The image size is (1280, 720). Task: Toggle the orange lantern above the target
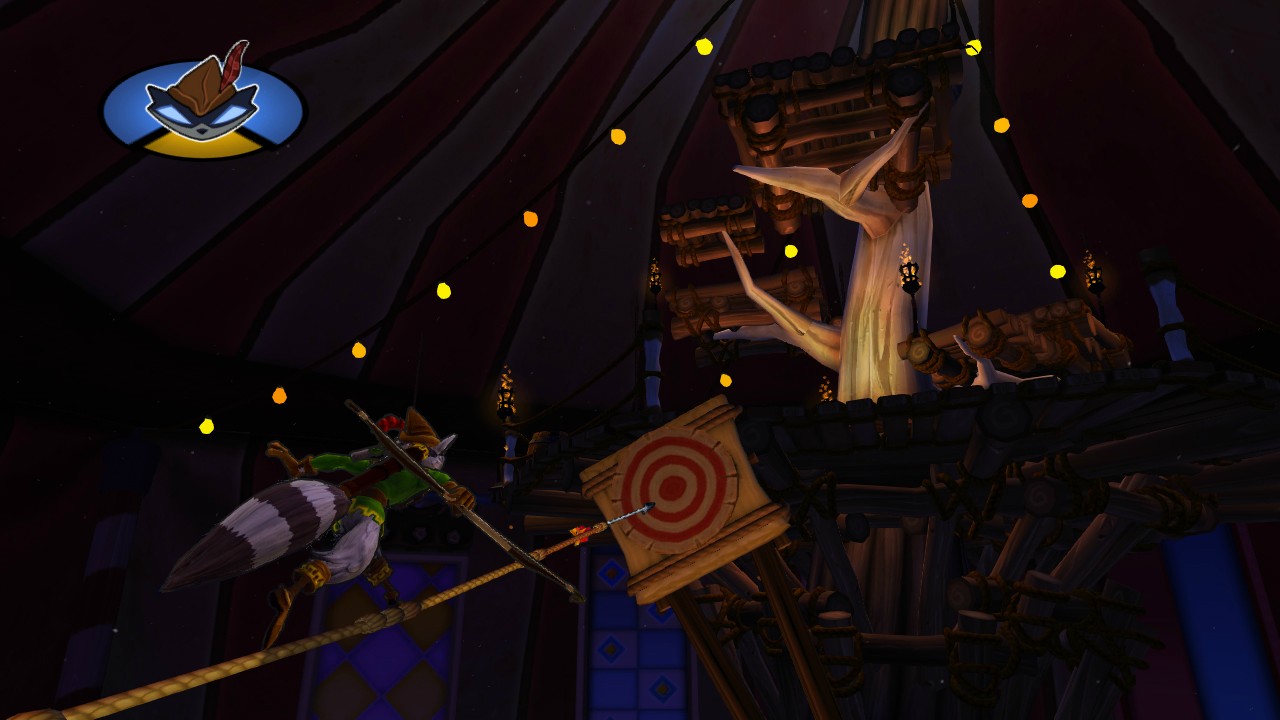727,381
